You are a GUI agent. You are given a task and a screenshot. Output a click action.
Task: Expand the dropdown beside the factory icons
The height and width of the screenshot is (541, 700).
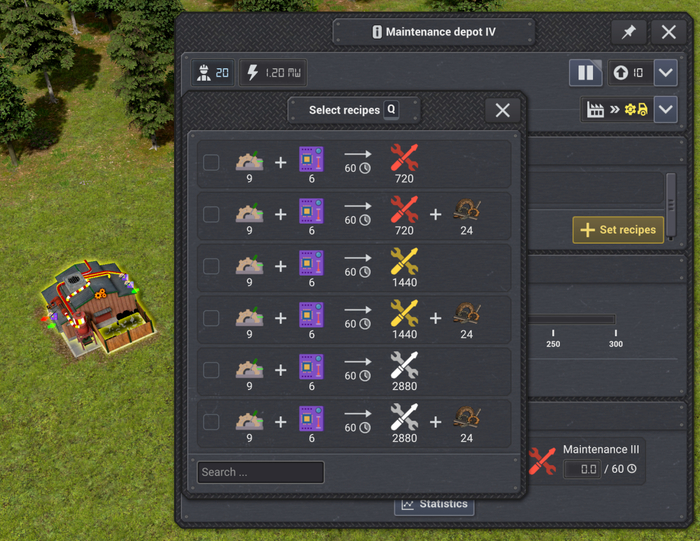point(666,110)
